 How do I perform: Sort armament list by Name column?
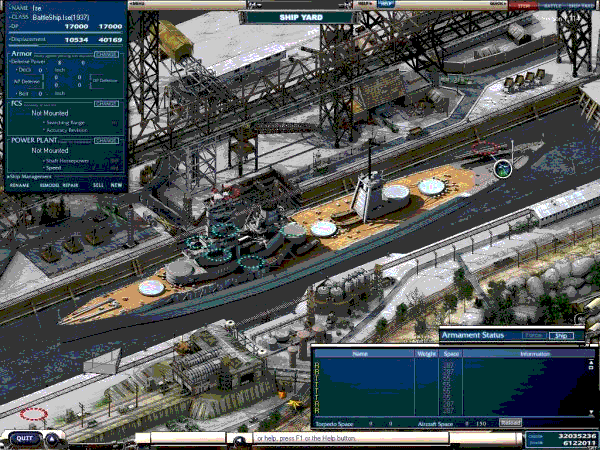(x=360, y=353)
